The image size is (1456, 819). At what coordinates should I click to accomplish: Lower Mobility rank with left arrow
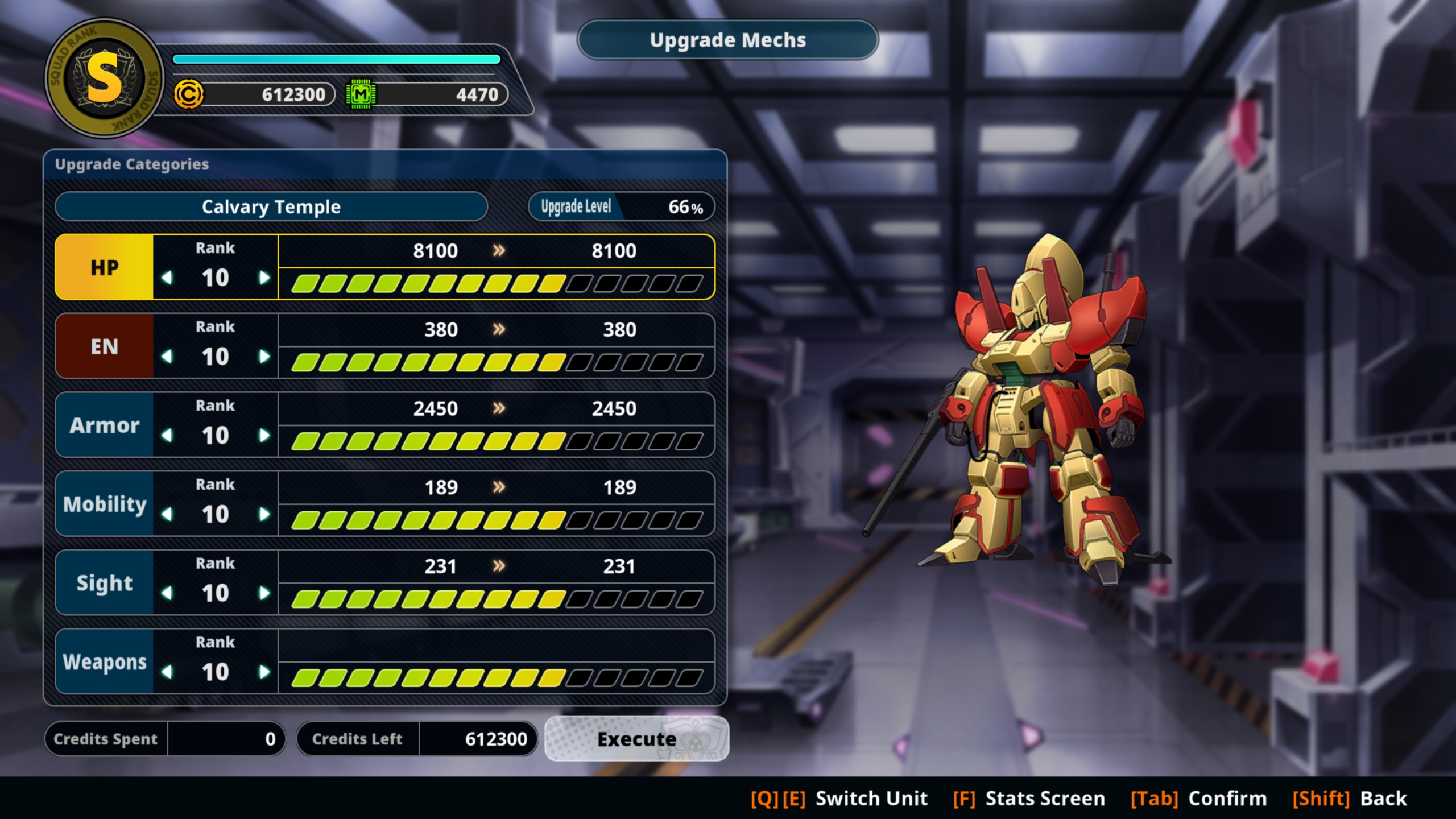(x=167, y=514)
